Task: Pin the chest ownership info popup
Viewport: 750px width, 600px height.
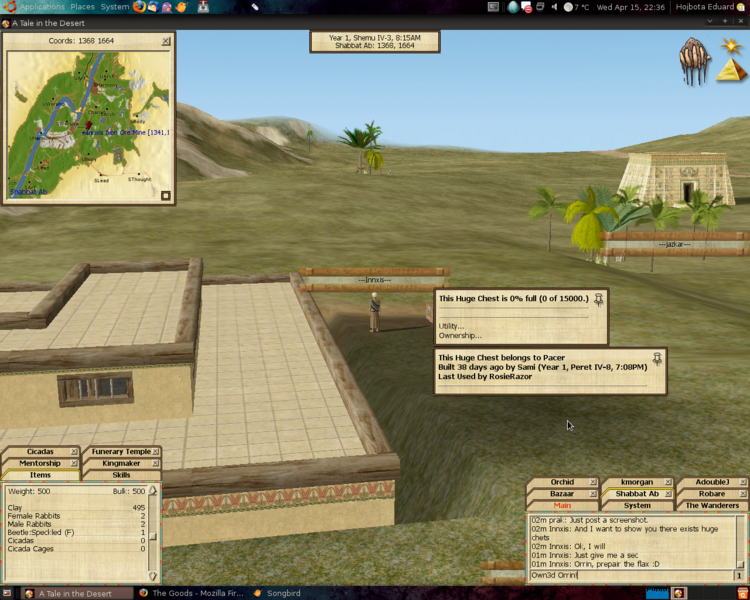Action: tap(658, 357)
